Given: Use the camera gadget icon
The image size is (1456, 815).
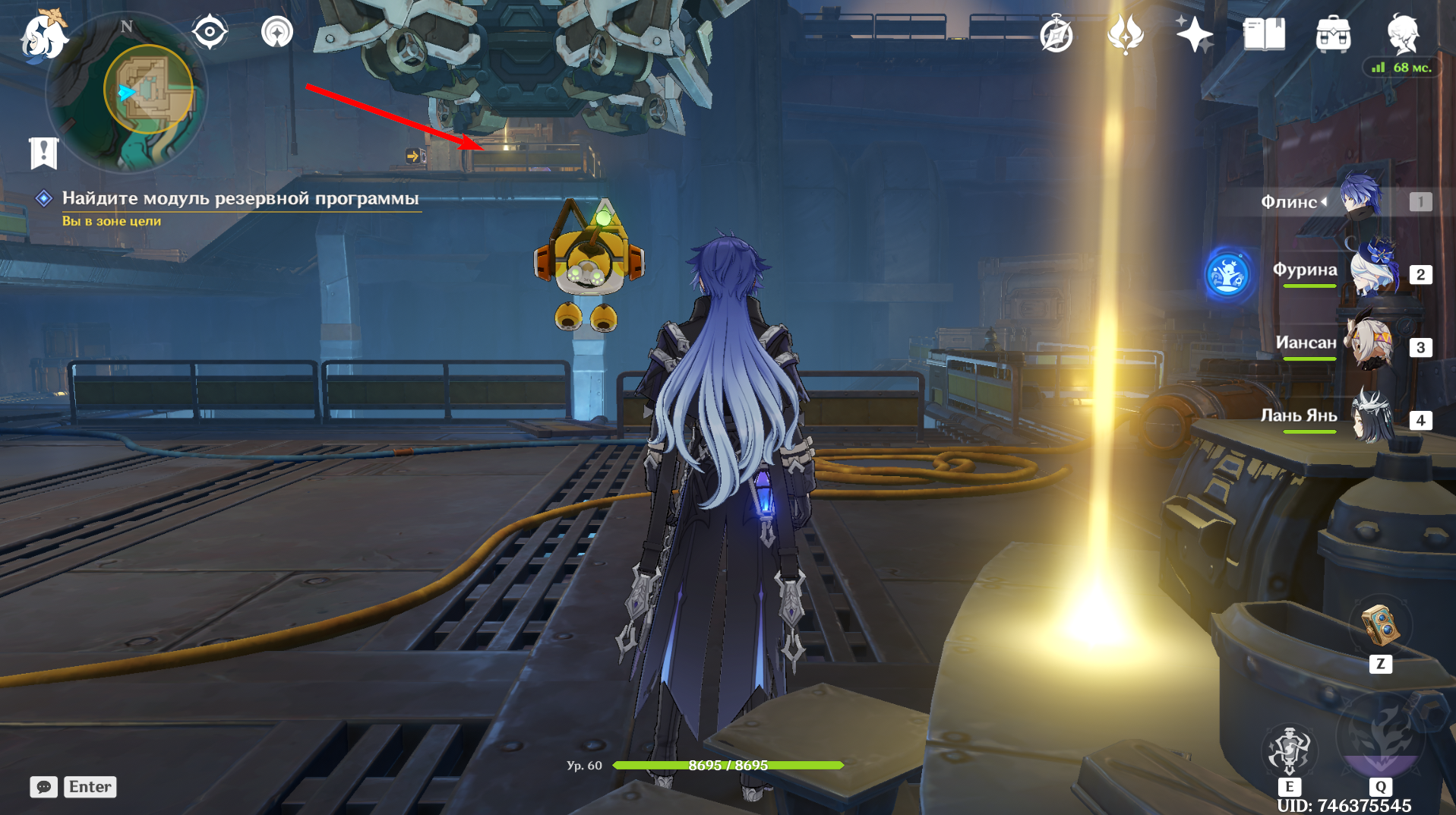Looking at the screenshot, I should [1380, 626].
